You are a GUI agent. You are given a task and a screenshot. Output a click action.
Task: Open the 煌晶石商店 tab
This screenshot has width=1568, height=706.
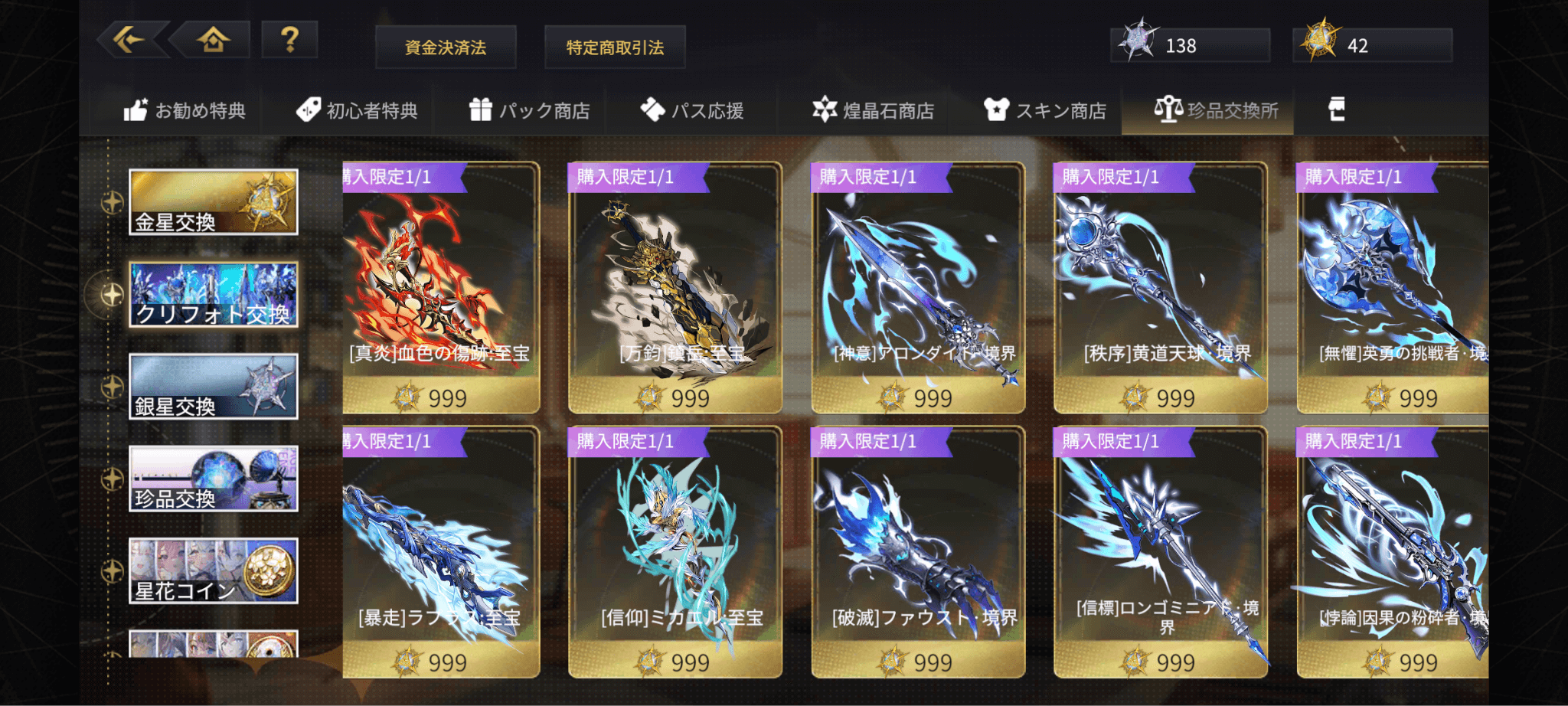(x=874, y=111)
